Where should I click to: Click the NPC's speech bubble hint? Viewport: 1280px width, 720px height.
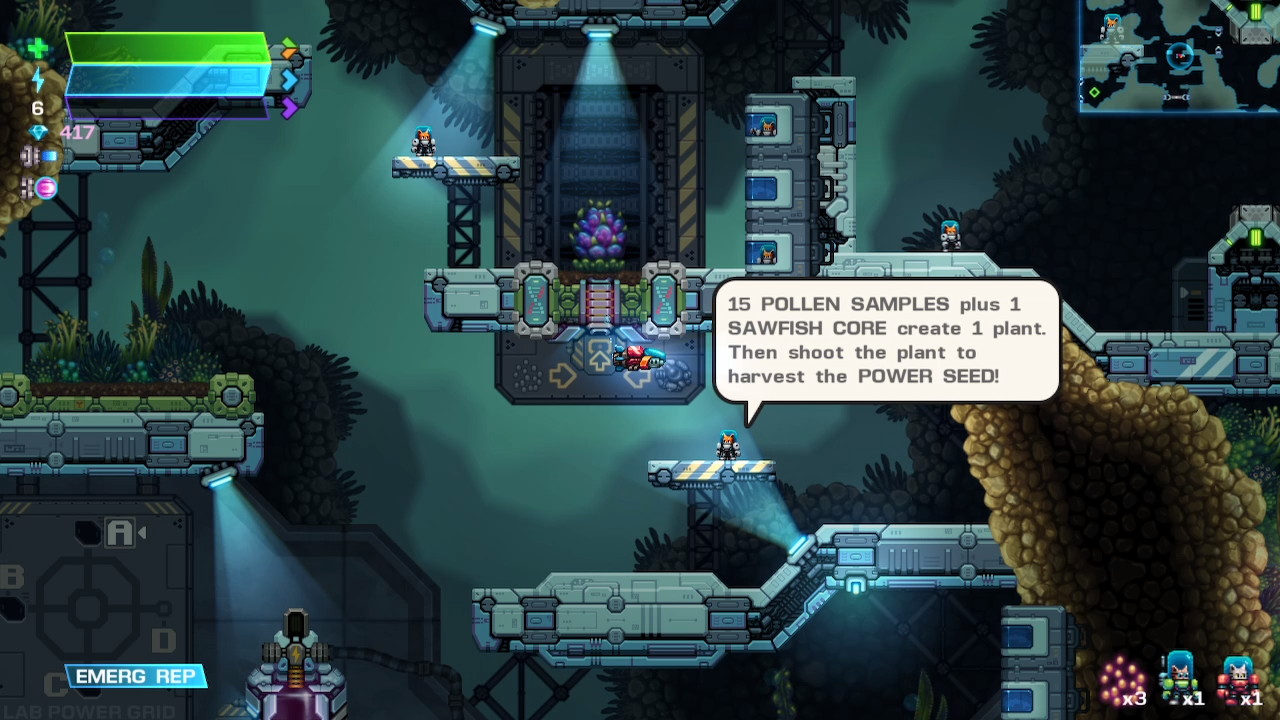886,341
